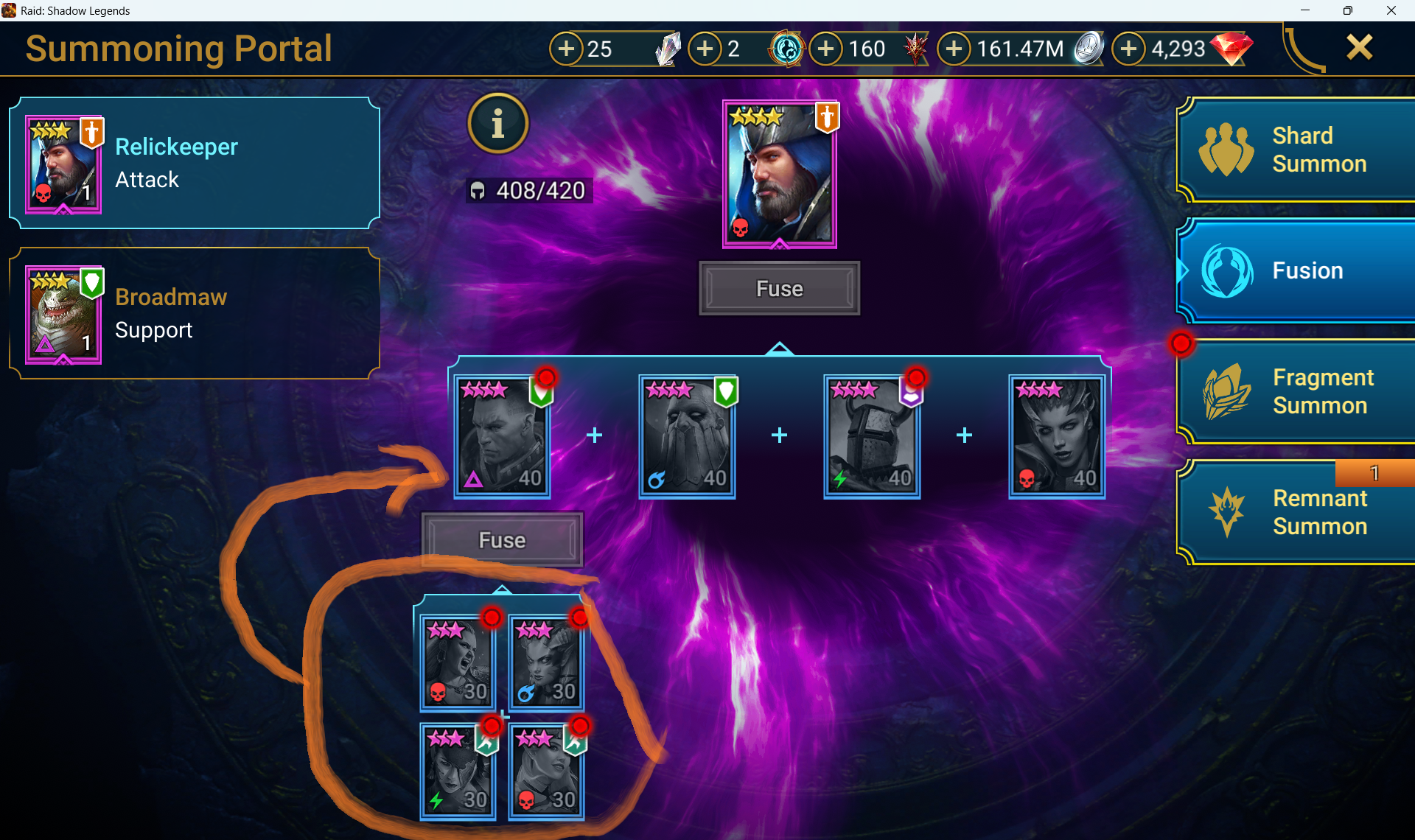Image resolution: width=1415 pixels, height=840 pixels.
Task: Open the Fragment Summon tab
Action: [1297, 391]
